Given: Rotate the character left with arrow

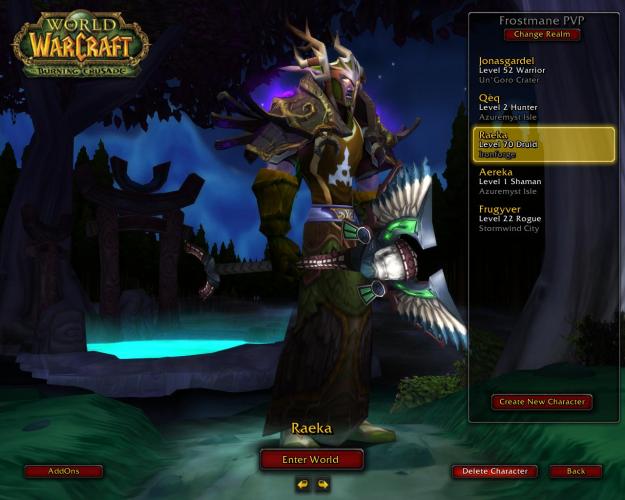Looking at the screenshot, I should [301, 485].
